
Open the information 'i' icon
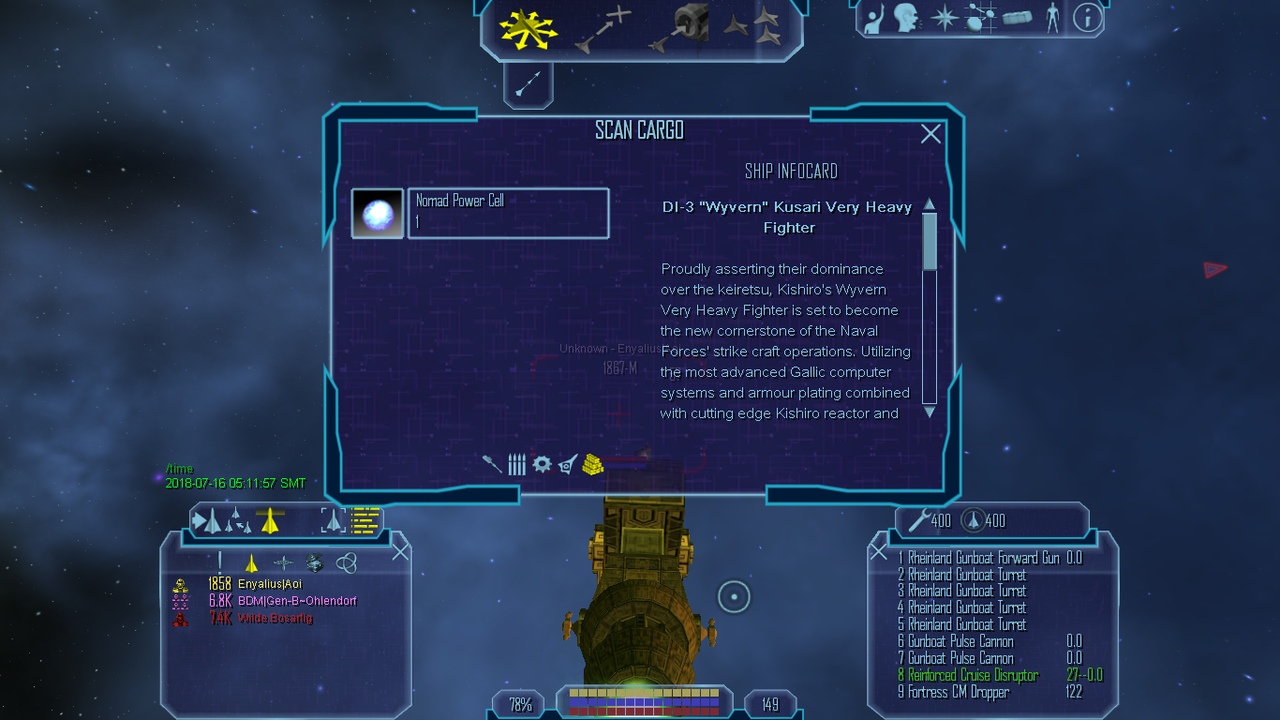pyautogui.click(x=1087, y=18)
